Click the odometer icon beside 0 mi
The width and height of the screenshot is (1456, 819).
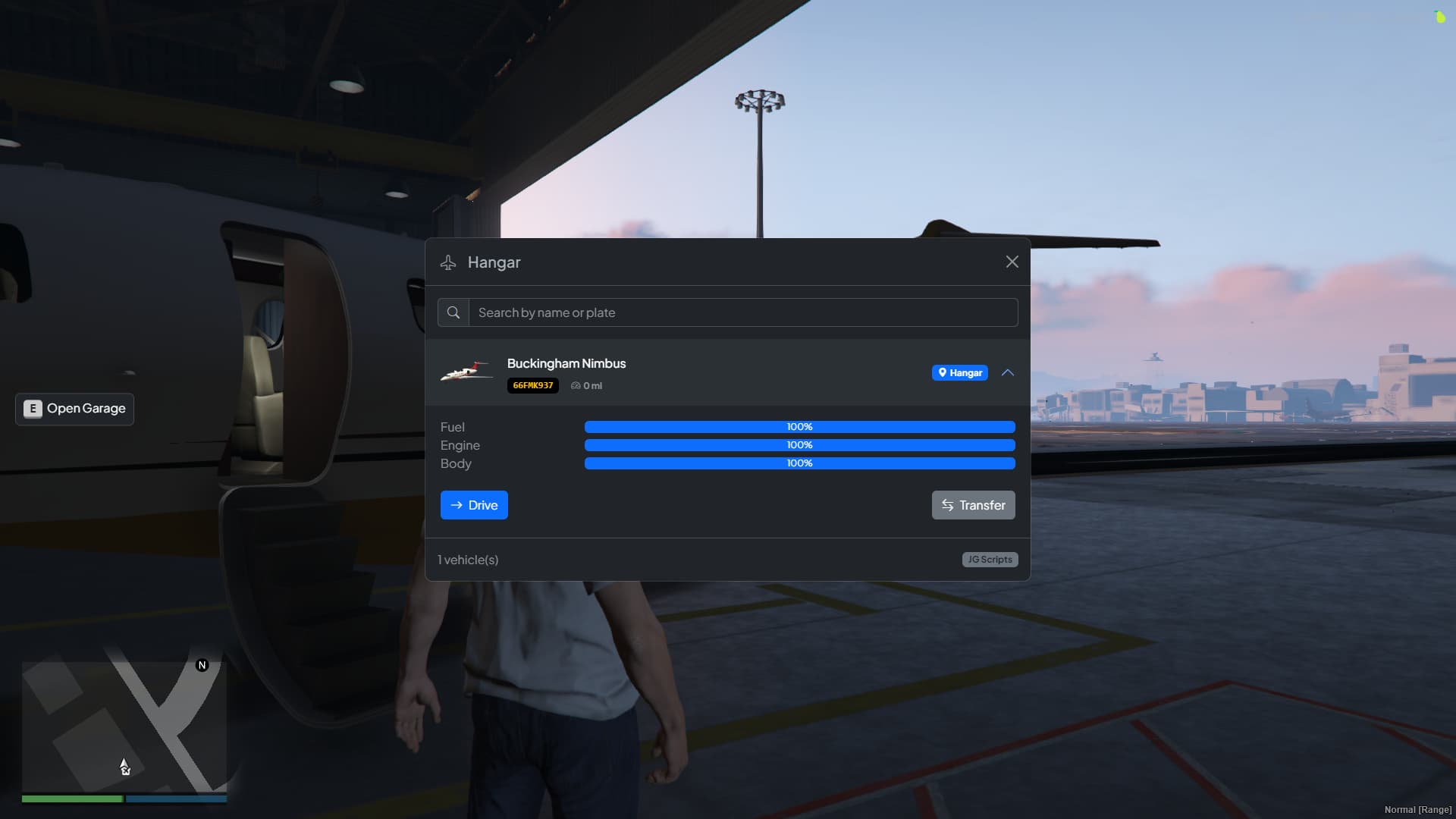[x=577, y=385]
